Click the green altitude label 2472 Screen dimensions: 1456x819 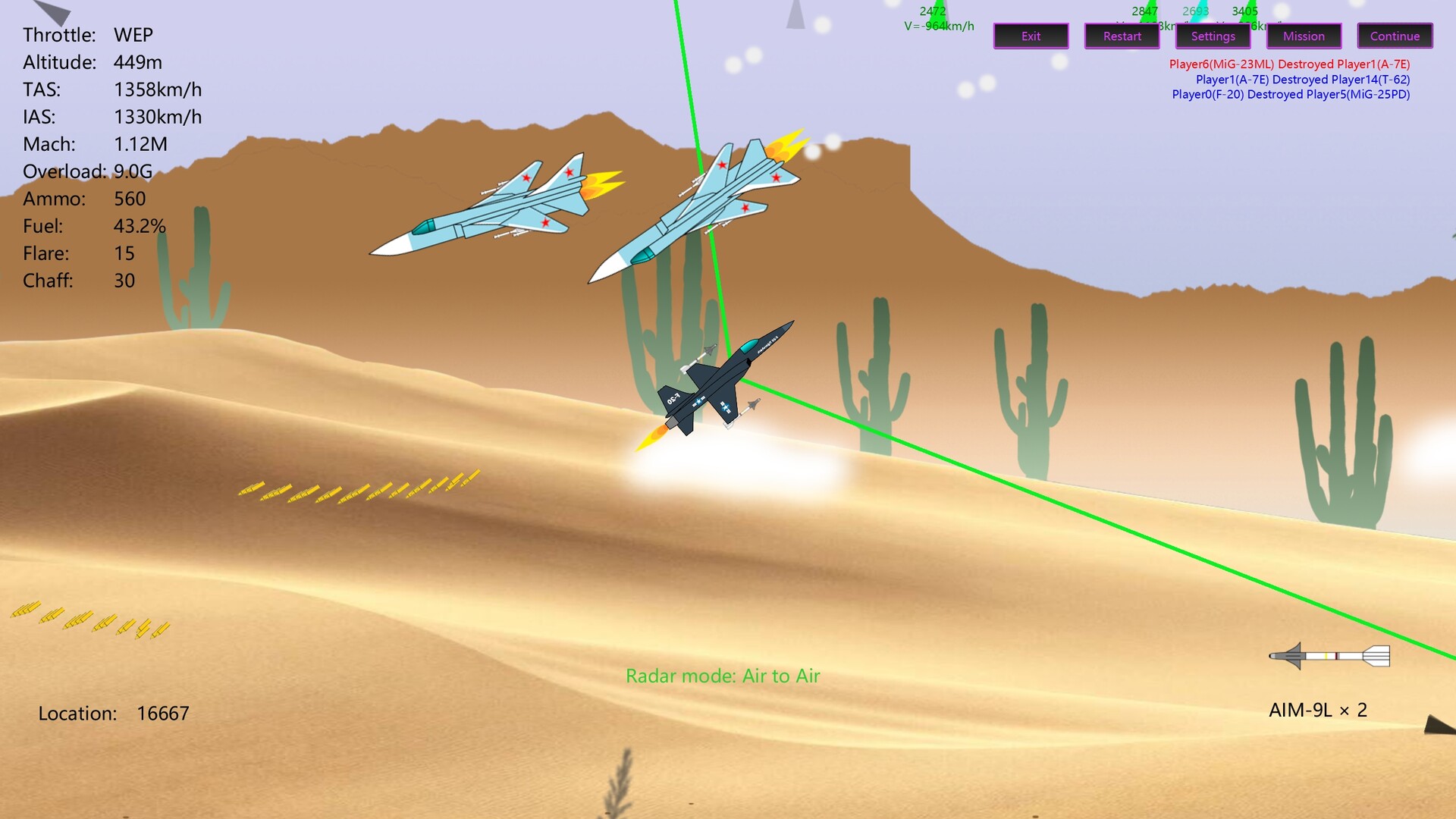[931, 10]
